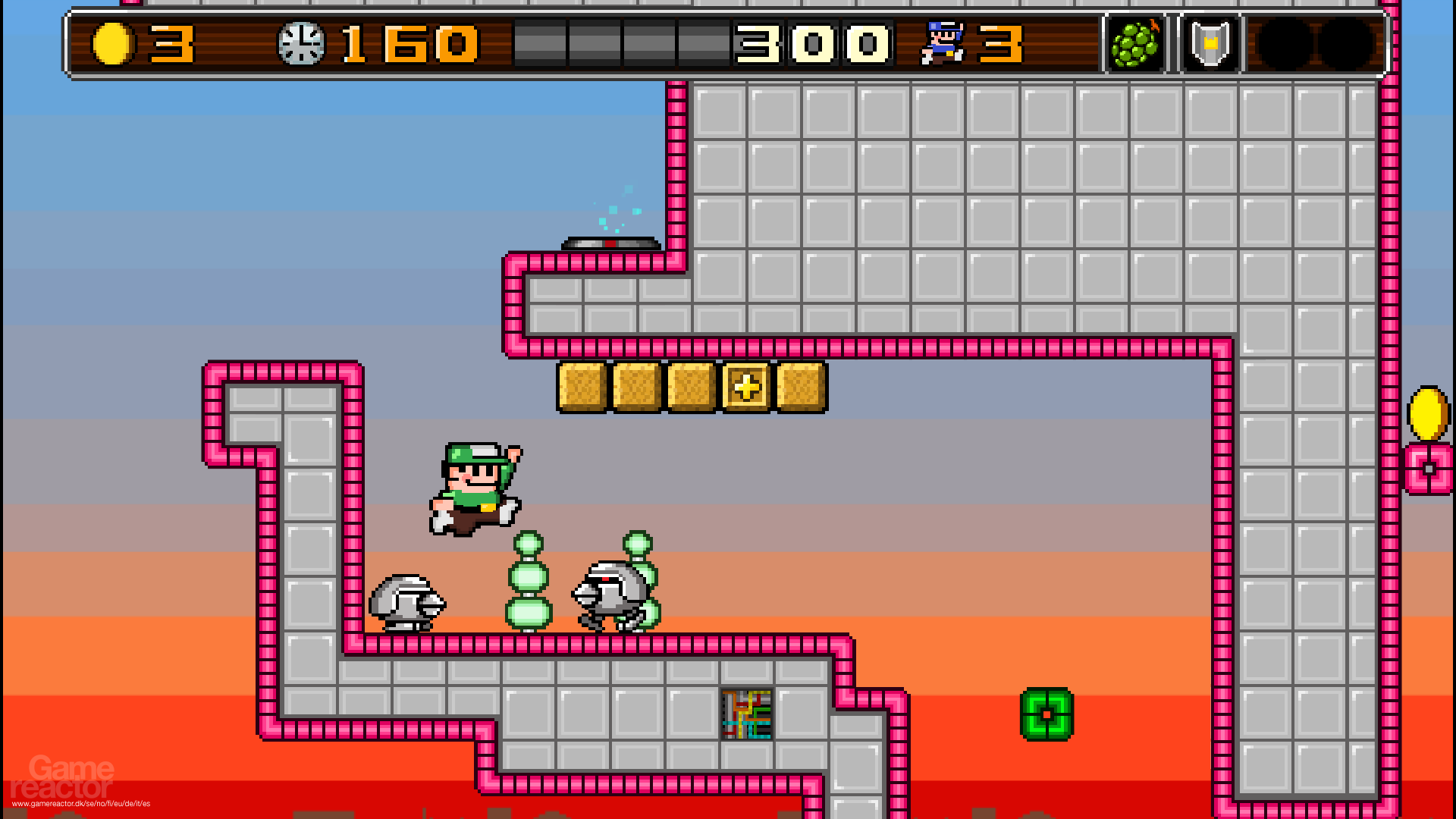Click the gray progress bar in the HUD
Viewport: 1456px width, 819px height.
(x=622, y=42)
